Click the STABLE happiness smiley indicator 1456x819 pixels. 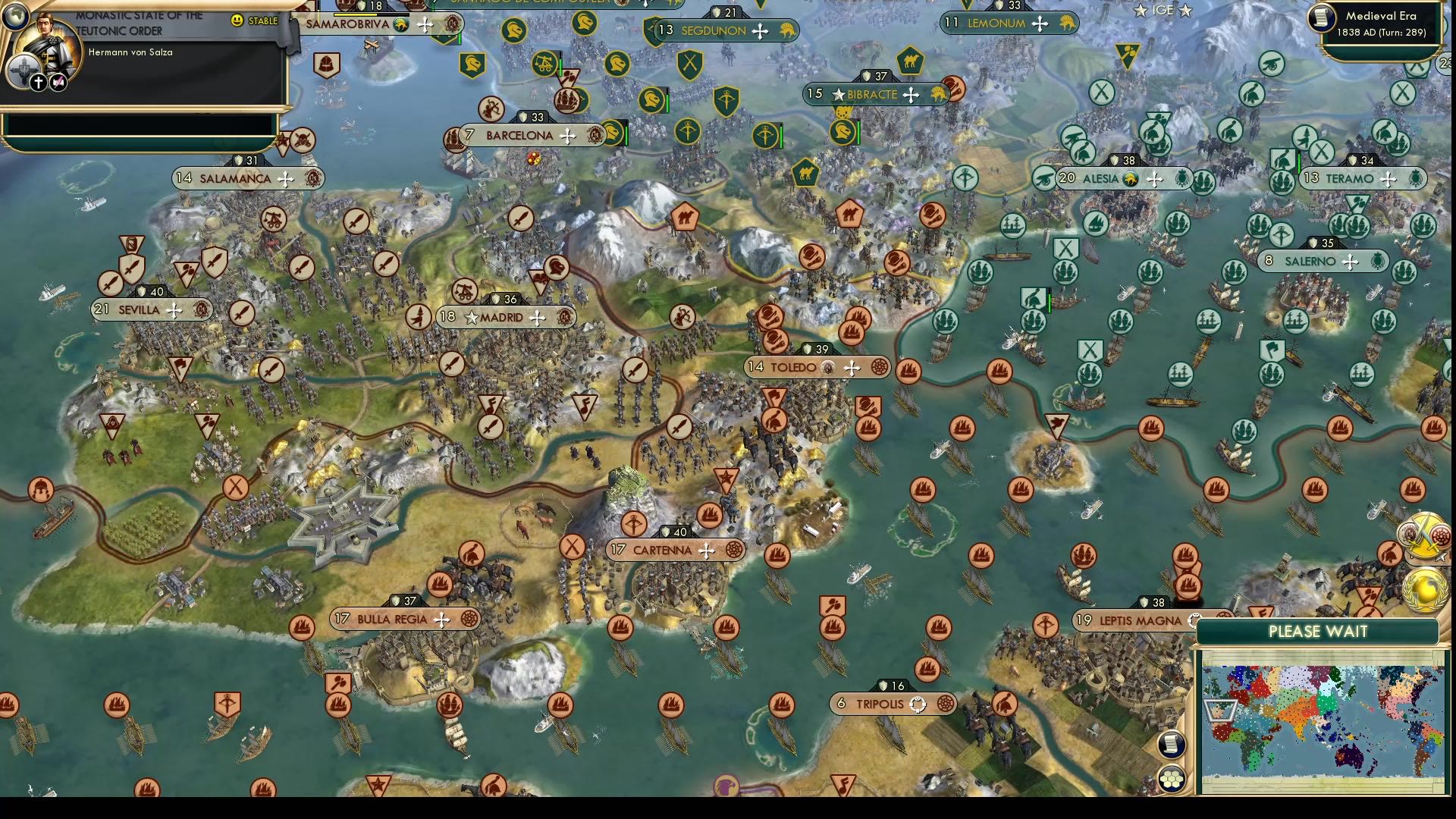point(237,20)
